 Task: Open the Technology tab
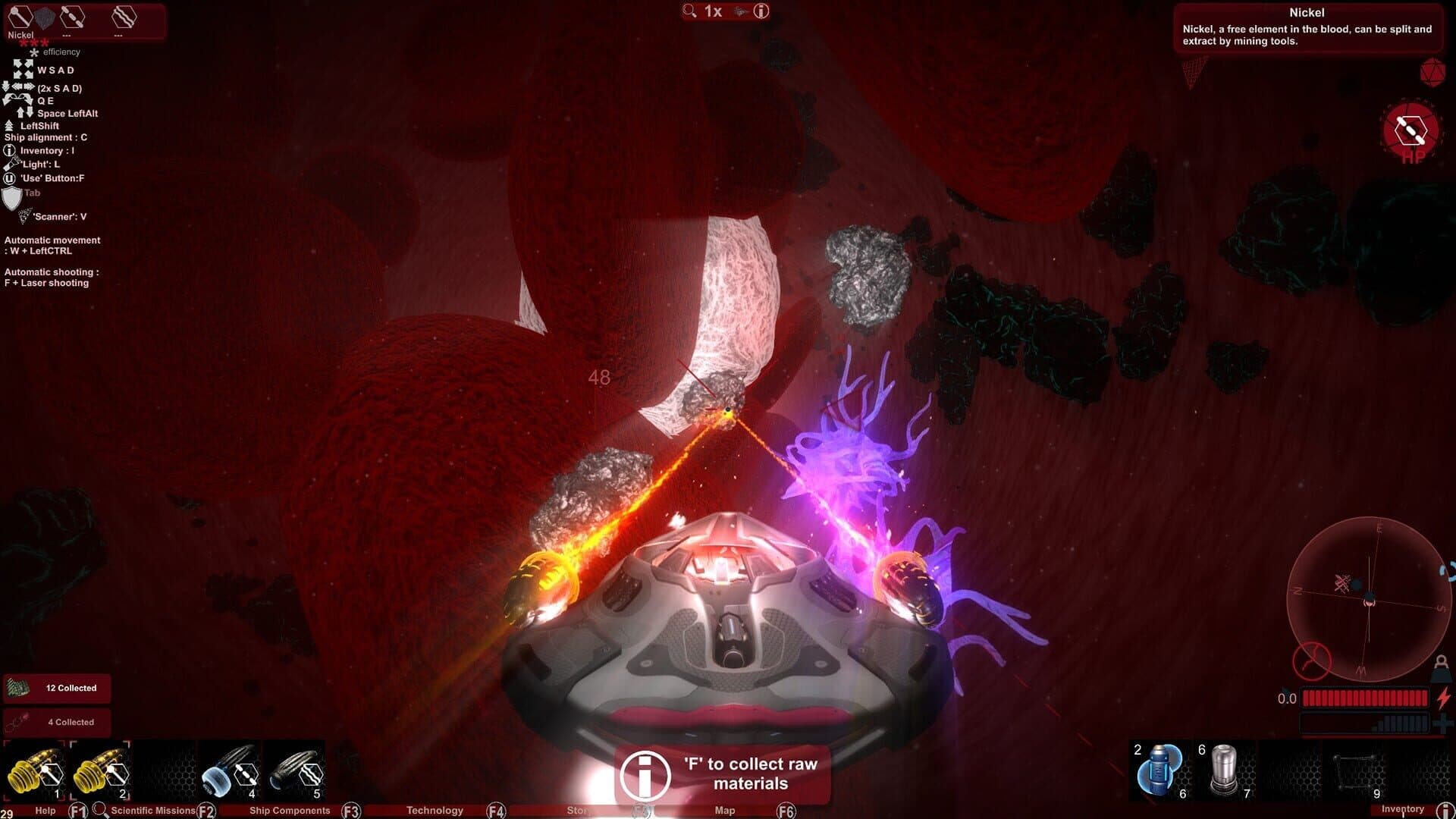[x=435, y=811]
